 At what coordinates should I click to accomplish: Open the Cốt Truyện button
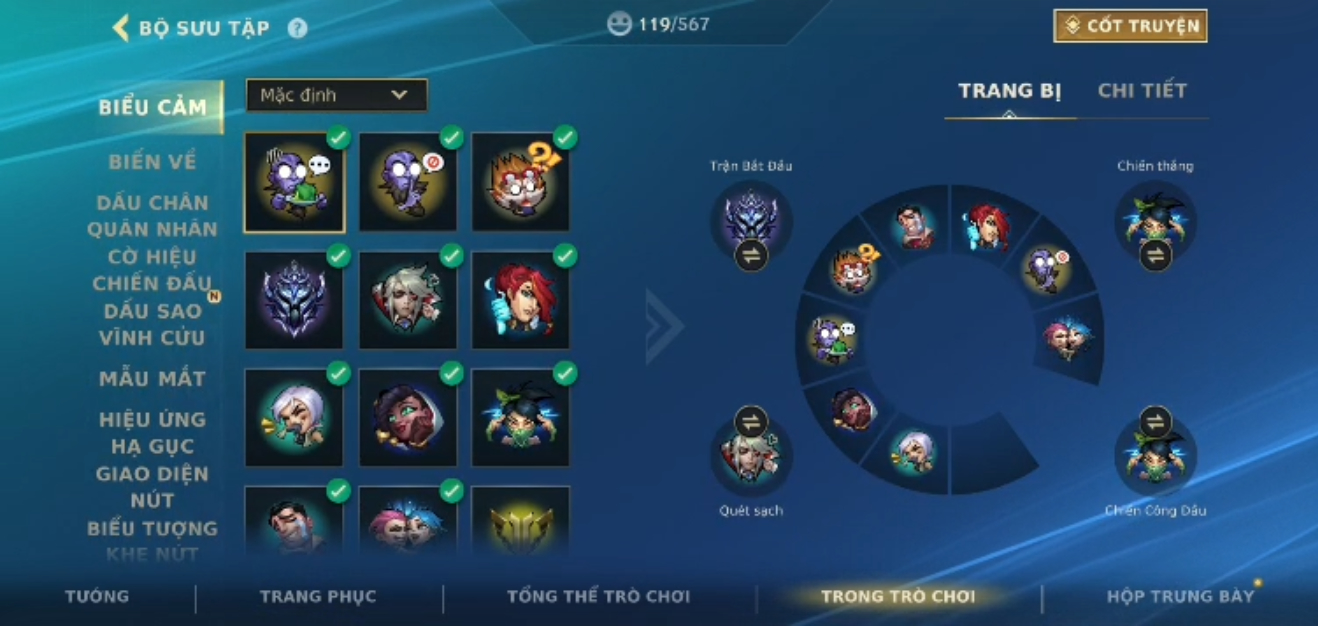[1130, 26]
